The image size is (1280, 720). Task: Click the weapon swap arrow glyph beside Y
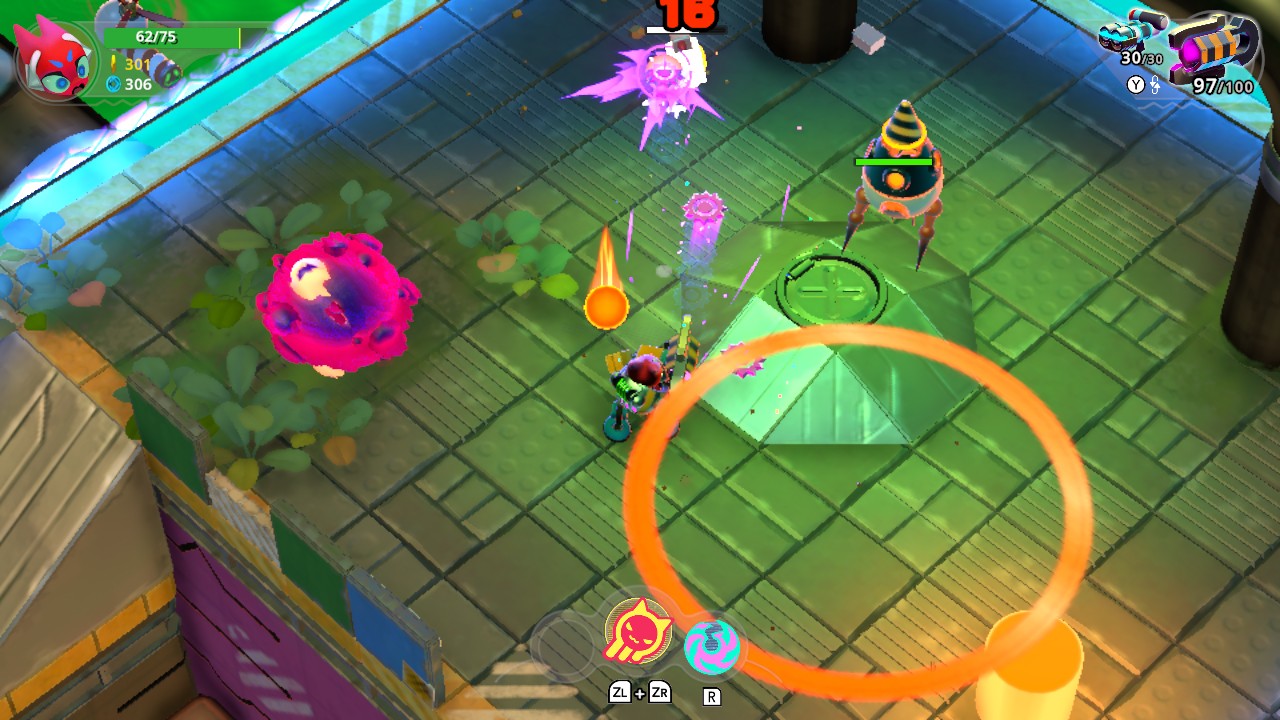(1156, 85)
